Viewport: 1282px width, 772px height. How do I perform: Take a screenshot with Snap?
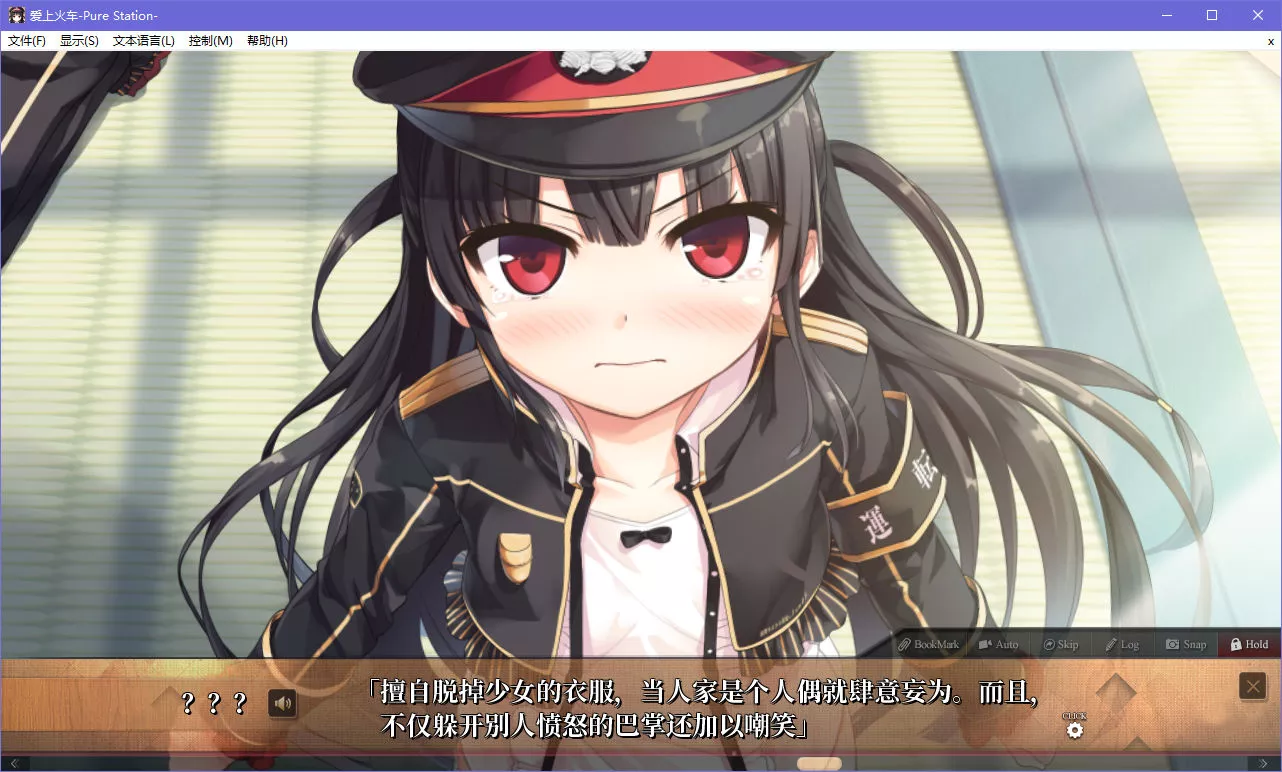pyautogui.click(x=1186, y=644)
